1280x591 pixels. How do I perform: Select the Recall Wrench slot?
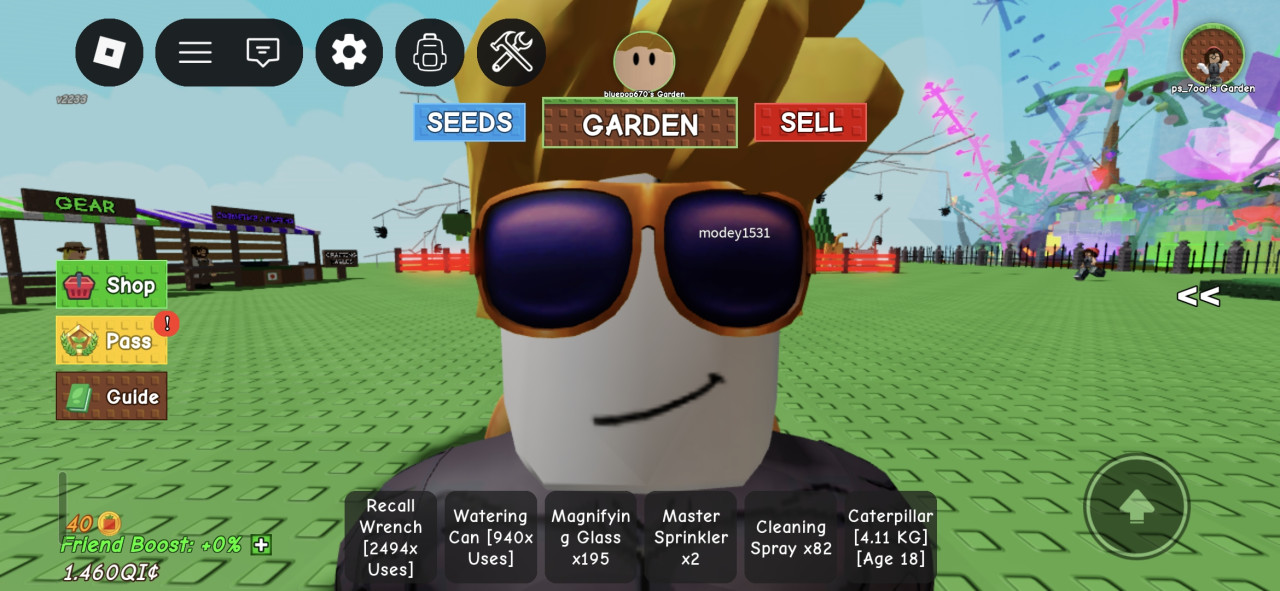390,537
